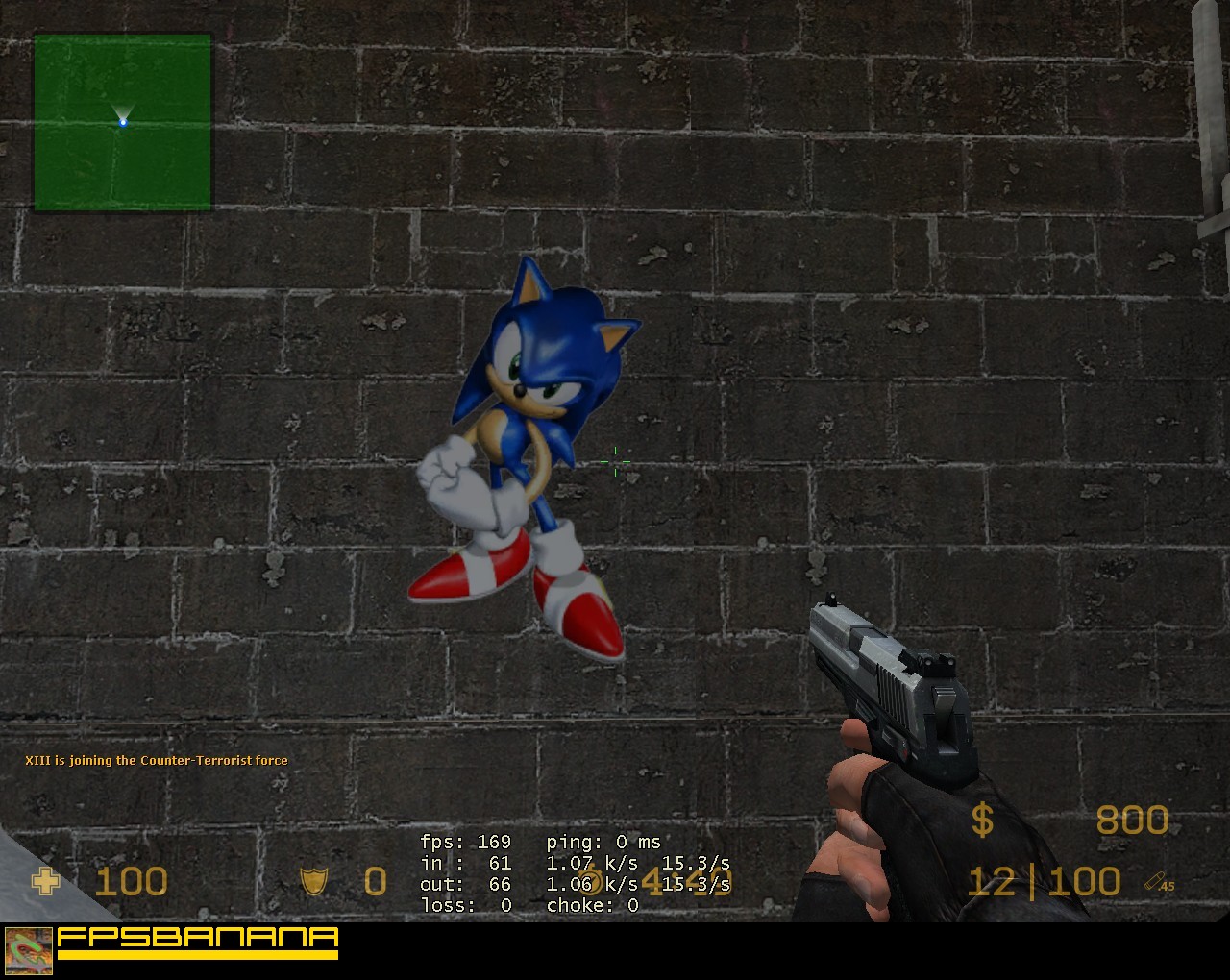Click the .45 caliber bullet icon
Viewport: 1230px width, 980px height.
pos(1152,881)
